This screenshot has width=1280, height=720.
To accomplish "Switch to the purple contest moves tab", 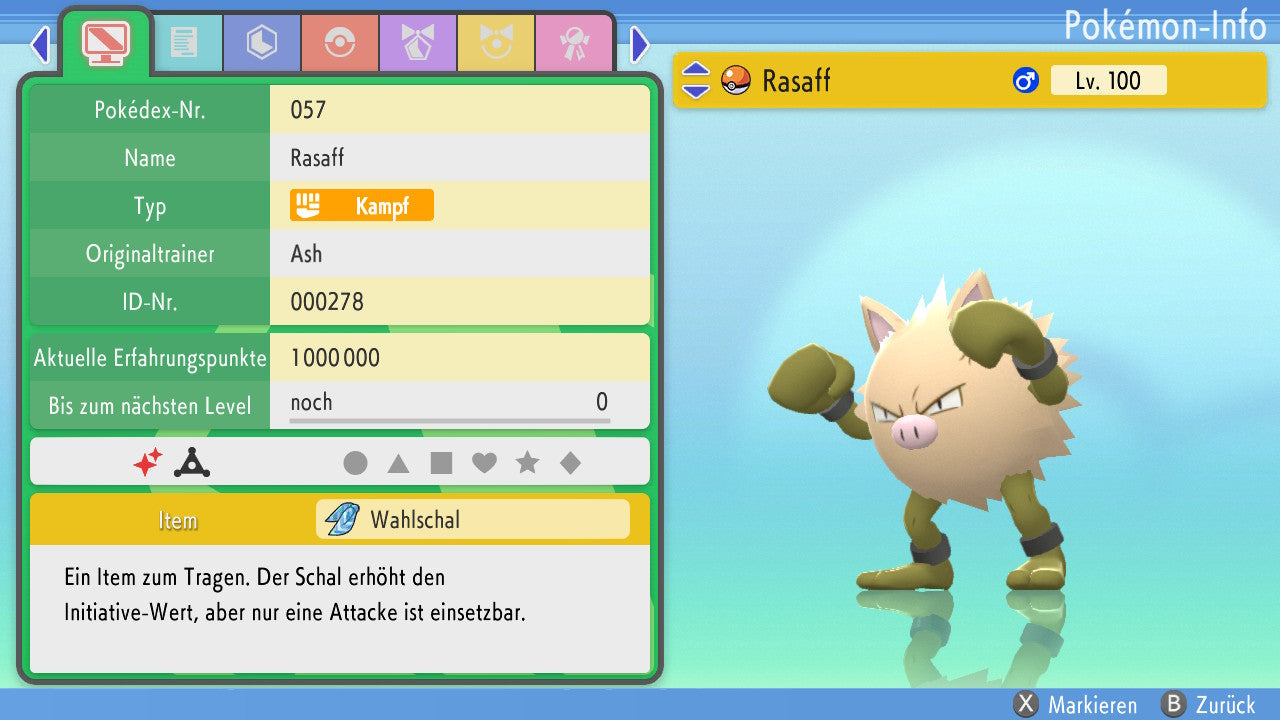I will click(418, 43).
